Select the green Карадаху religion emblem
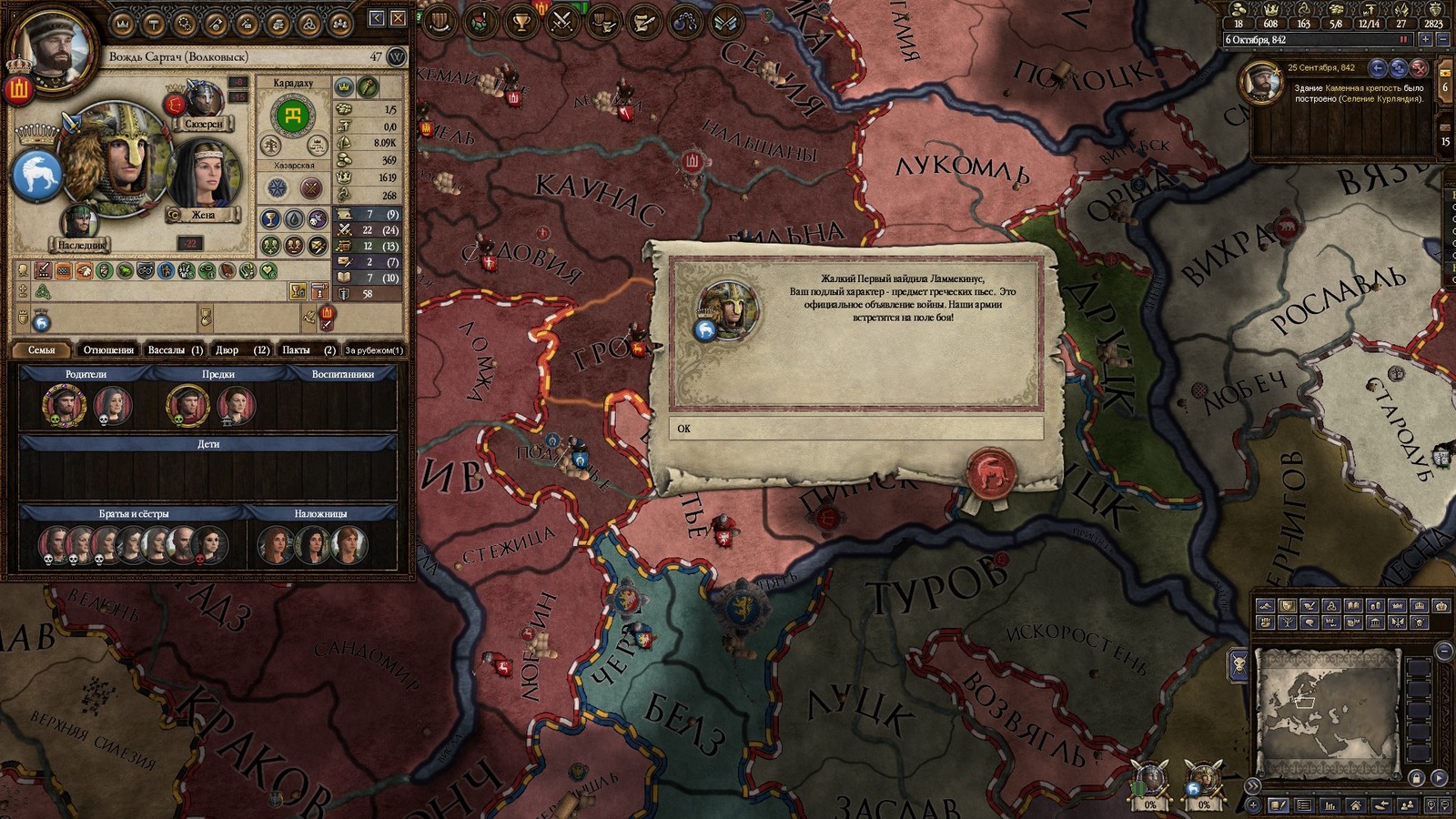The image size is (1456, 819). click(x=293, y=115)
